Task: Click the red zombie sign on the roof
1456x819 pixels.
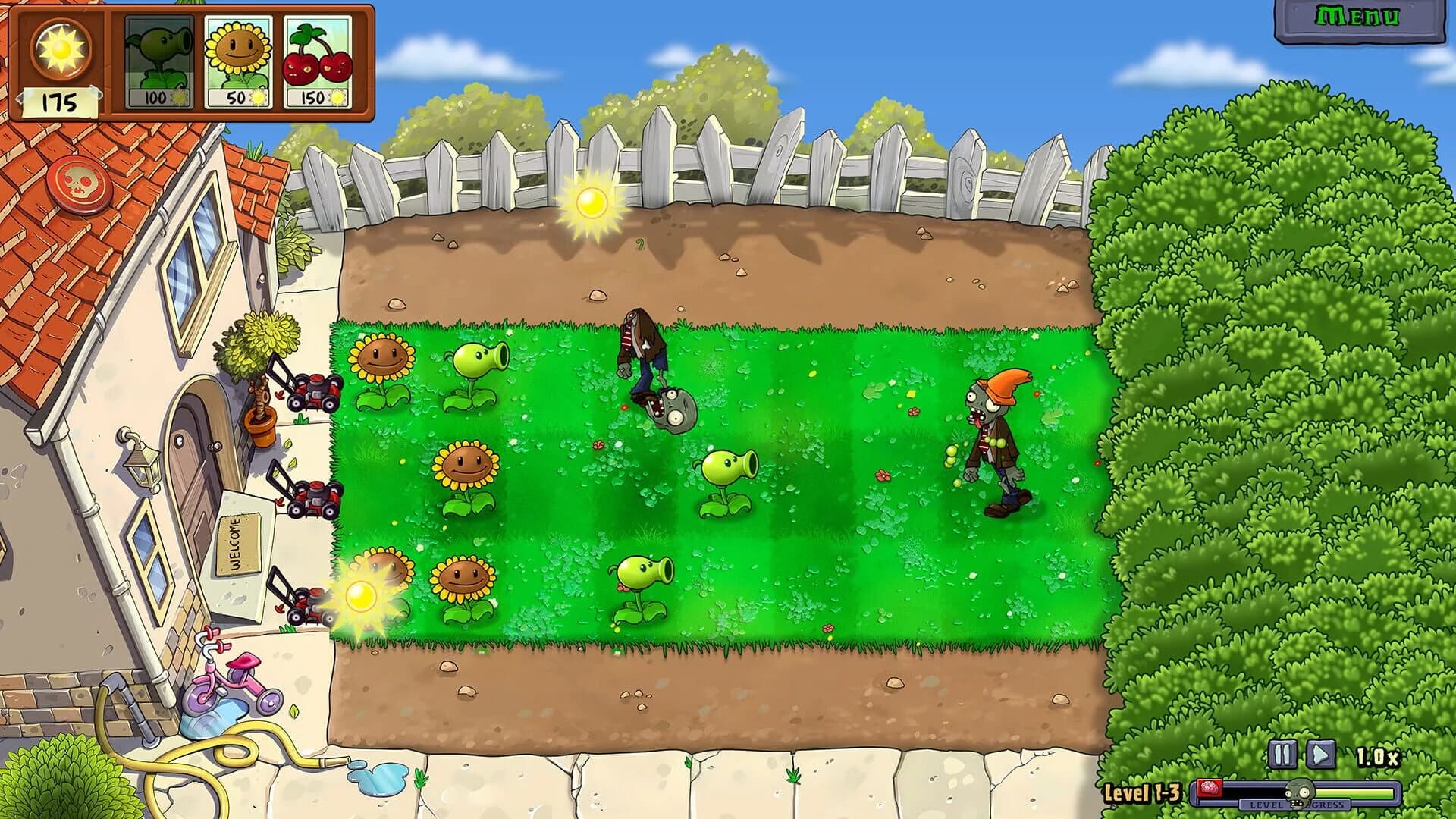Action: tap(80, 182)
